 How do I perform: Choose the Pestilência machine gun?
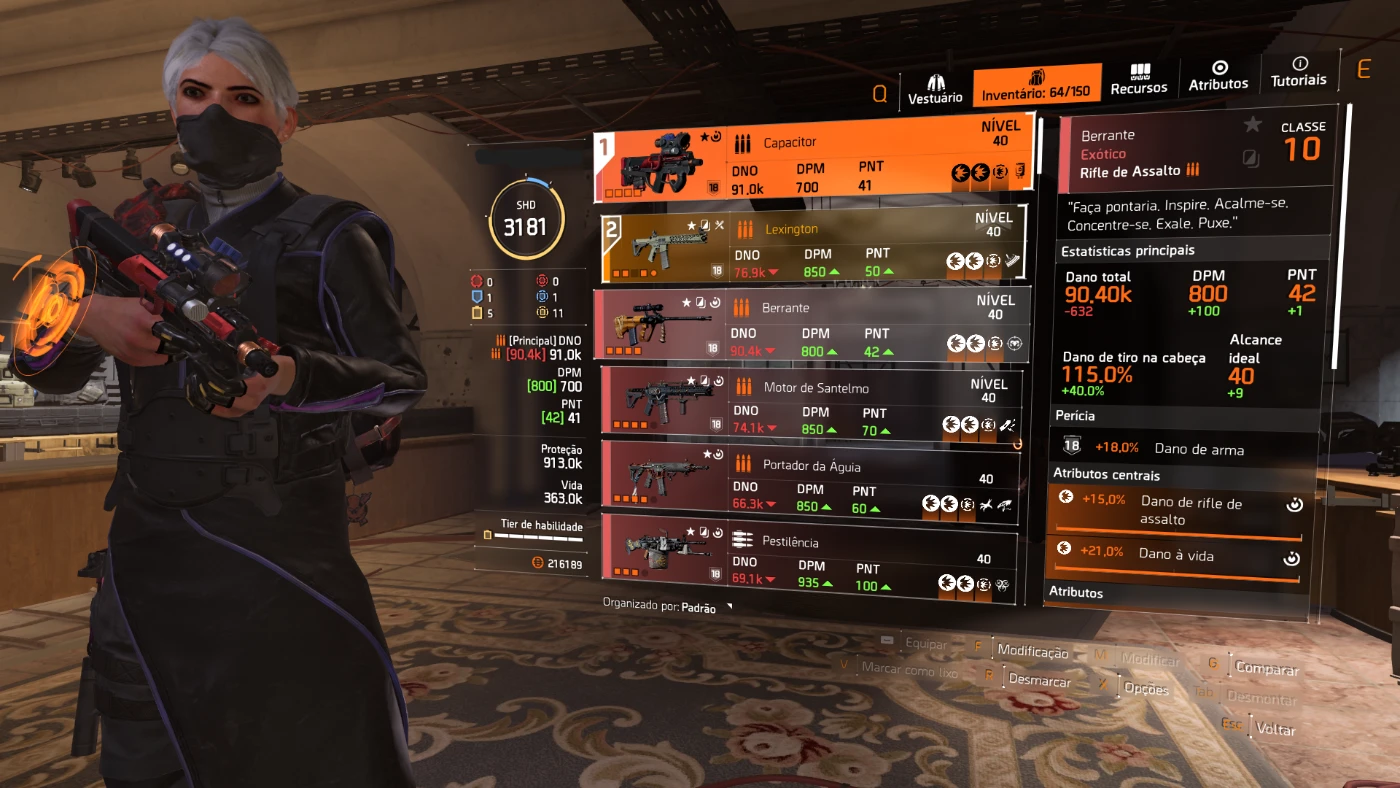tap(810, 560)
